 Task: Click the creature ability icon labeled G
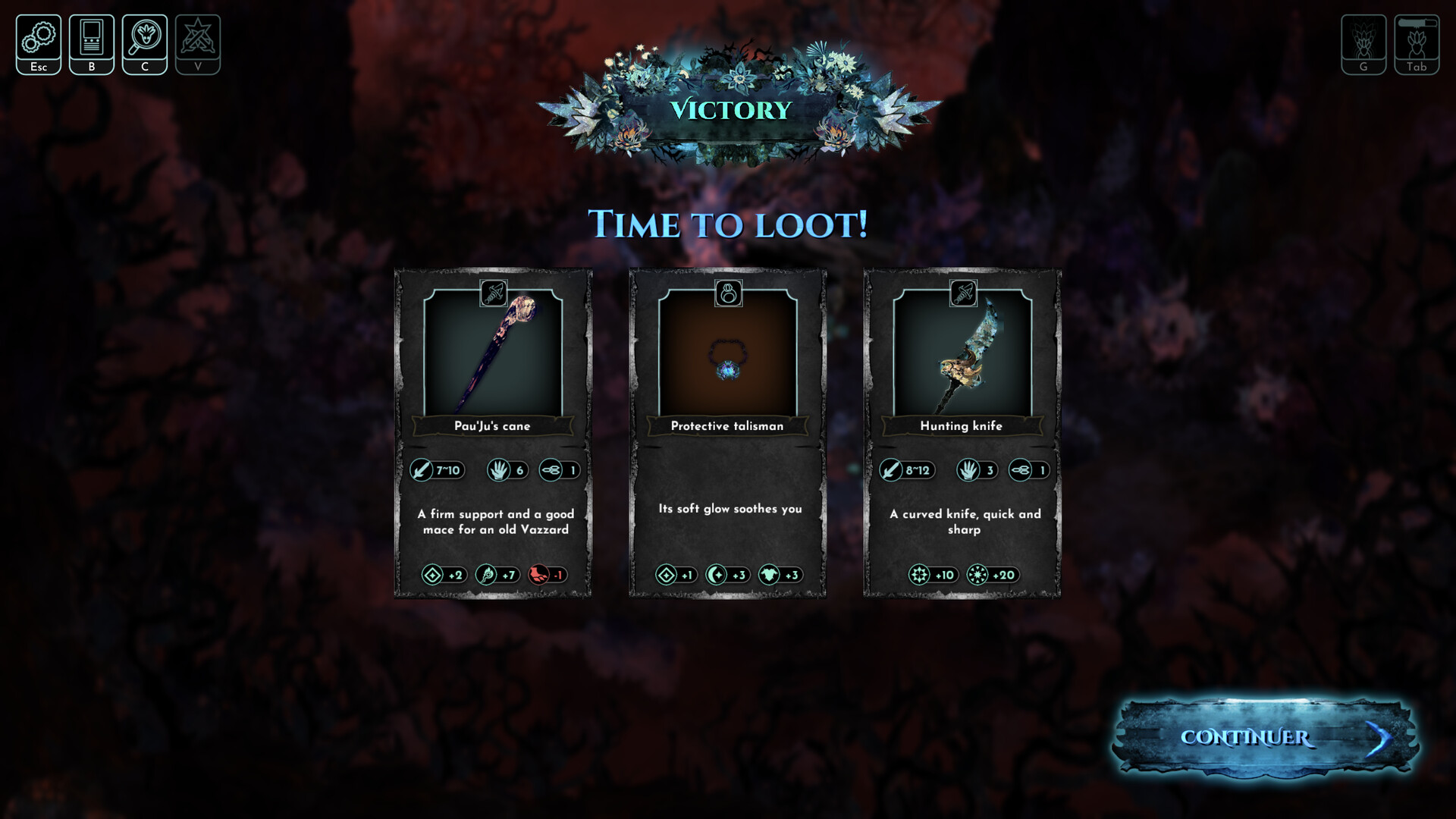tap(1364, 43)
